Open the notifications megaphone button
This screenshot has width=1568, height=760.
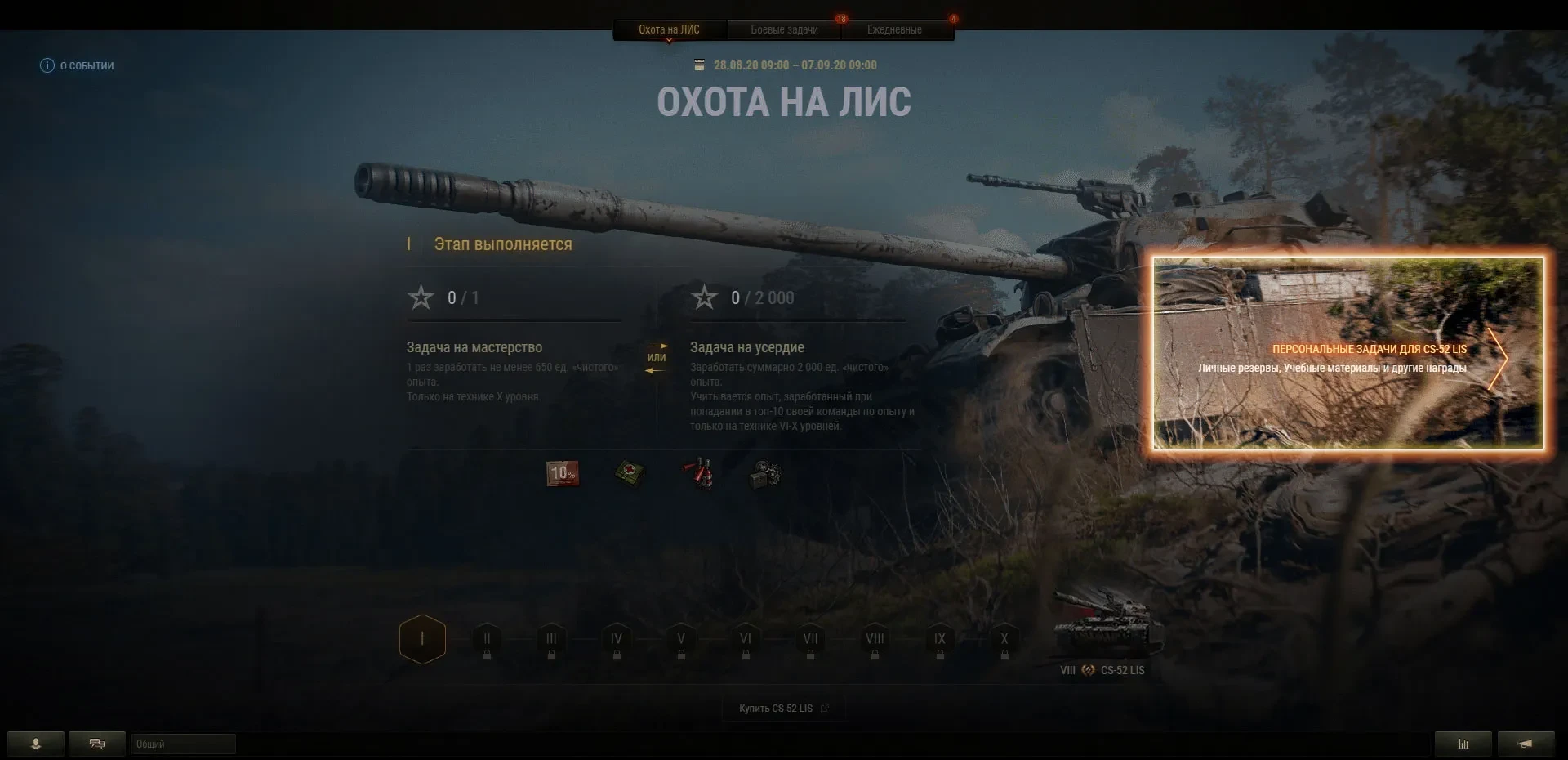tap(1525, 744)
